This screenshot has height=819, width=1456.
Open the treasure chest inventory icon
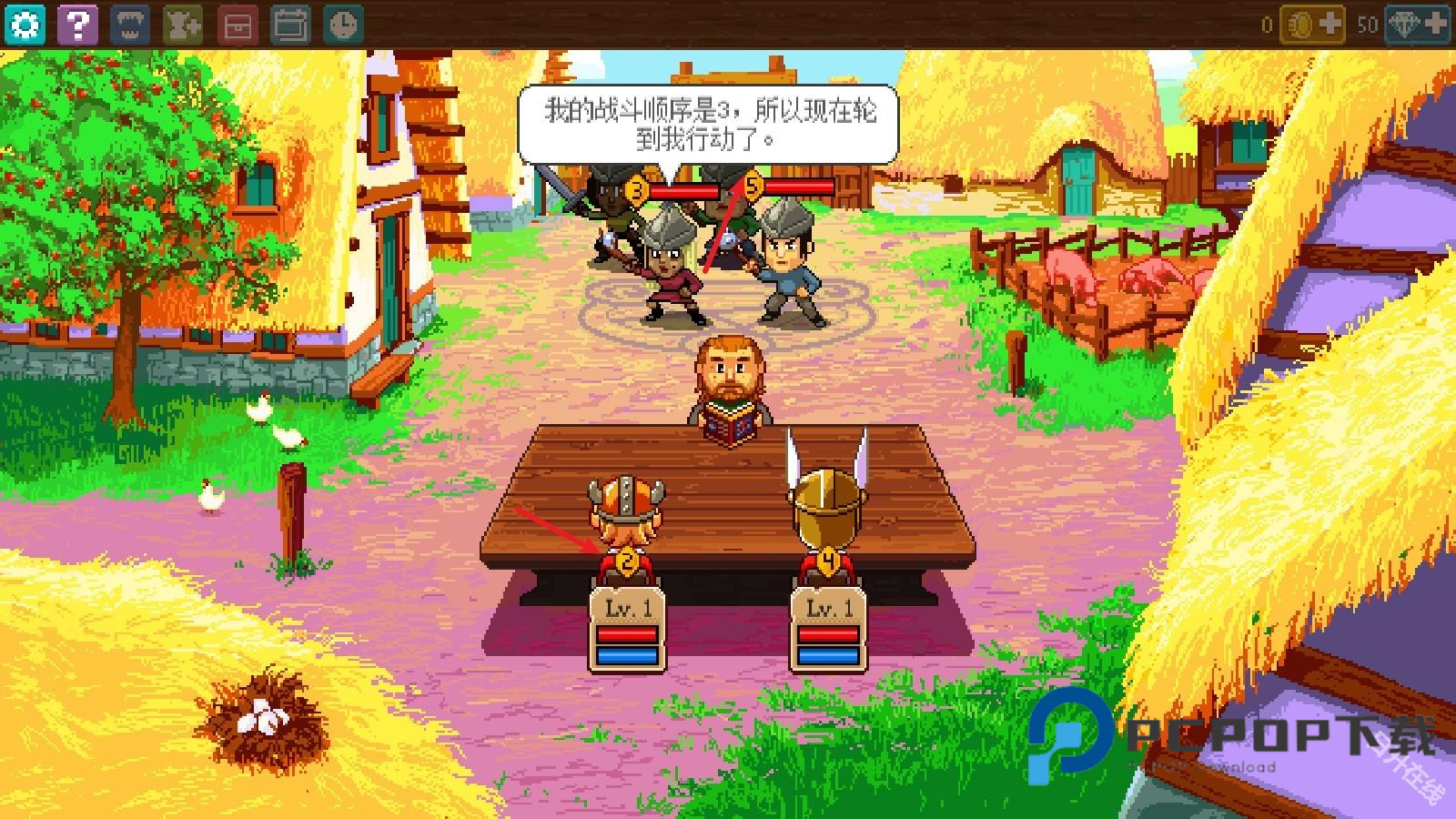click(x=237, y=25)
